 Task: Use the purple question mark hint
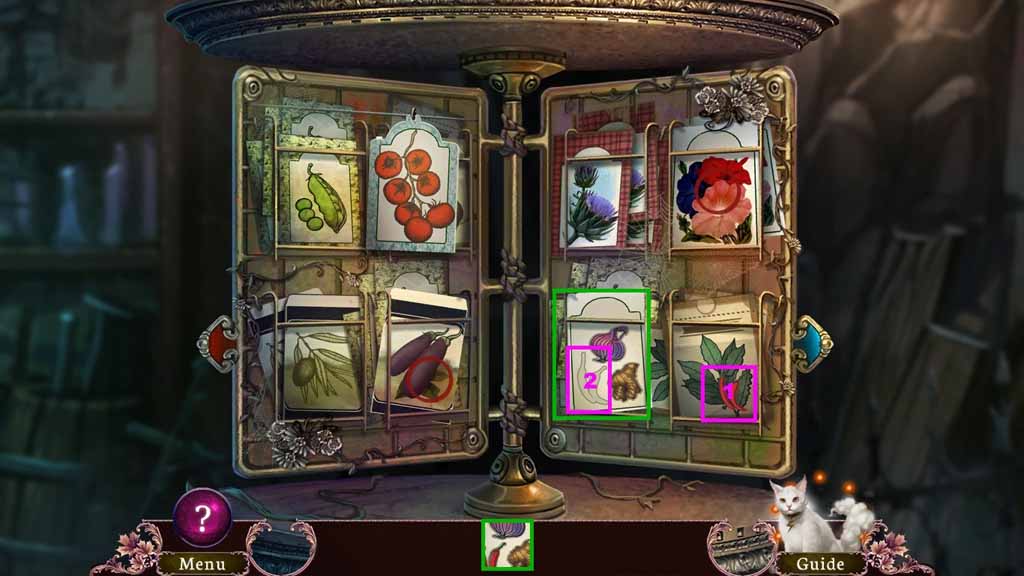click(x=203, y=518)
